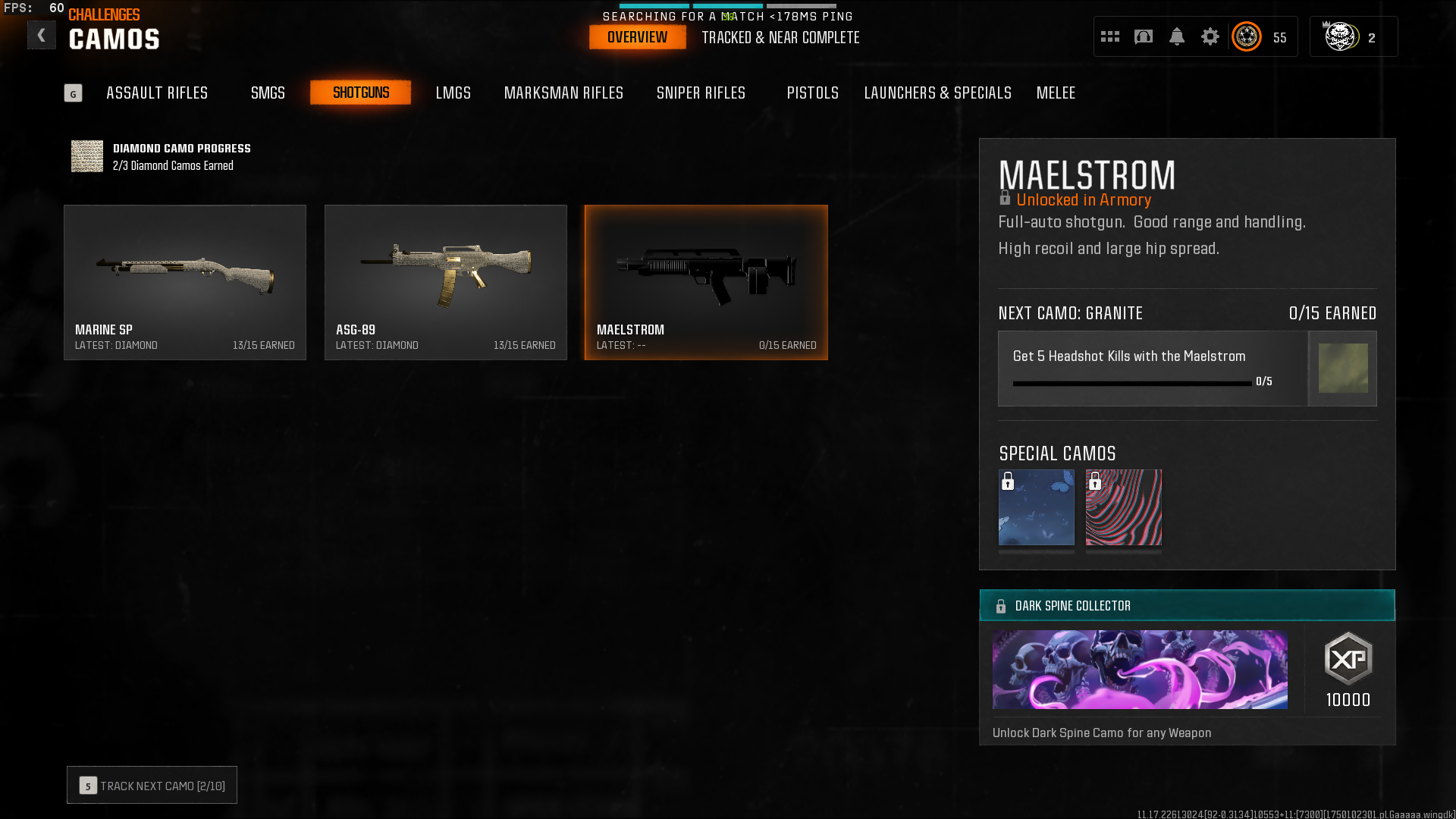Open notifications bell icon
Screen dimensions: 1456x819
pos(1176,36)
